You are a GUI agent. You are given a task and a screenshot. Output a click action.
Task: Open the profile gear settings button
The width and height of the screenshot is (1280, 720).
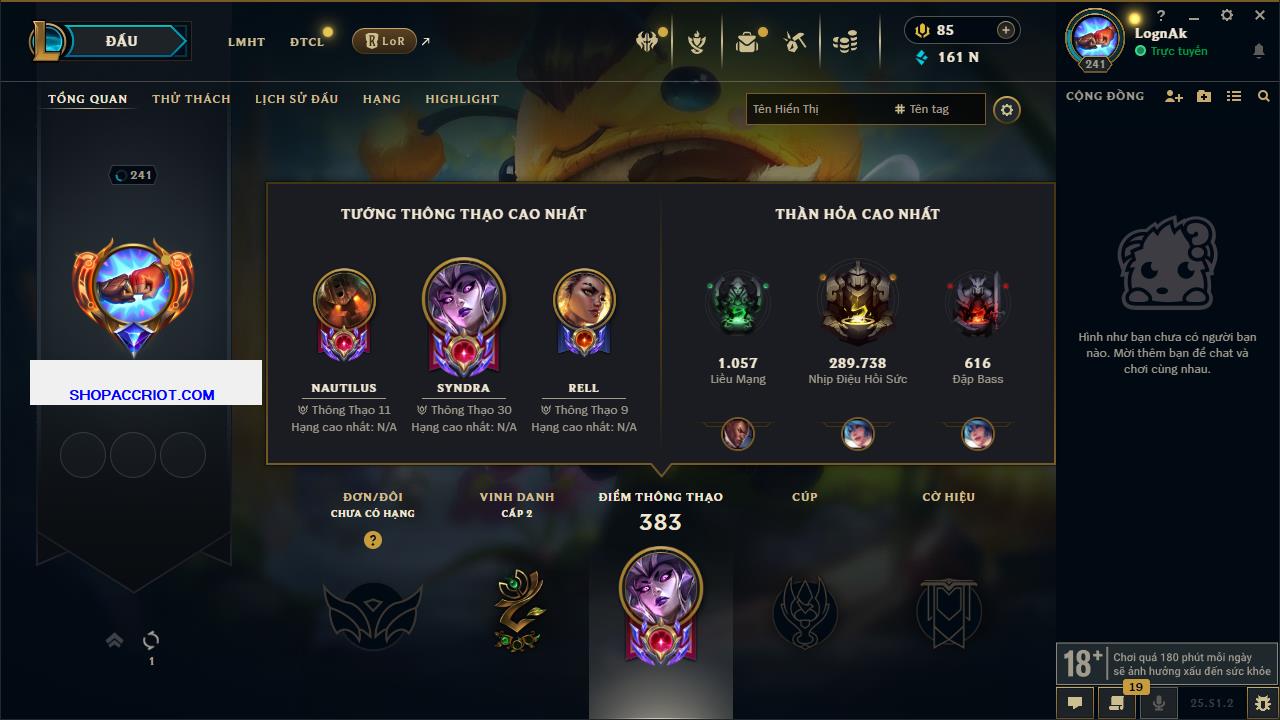1007,109
